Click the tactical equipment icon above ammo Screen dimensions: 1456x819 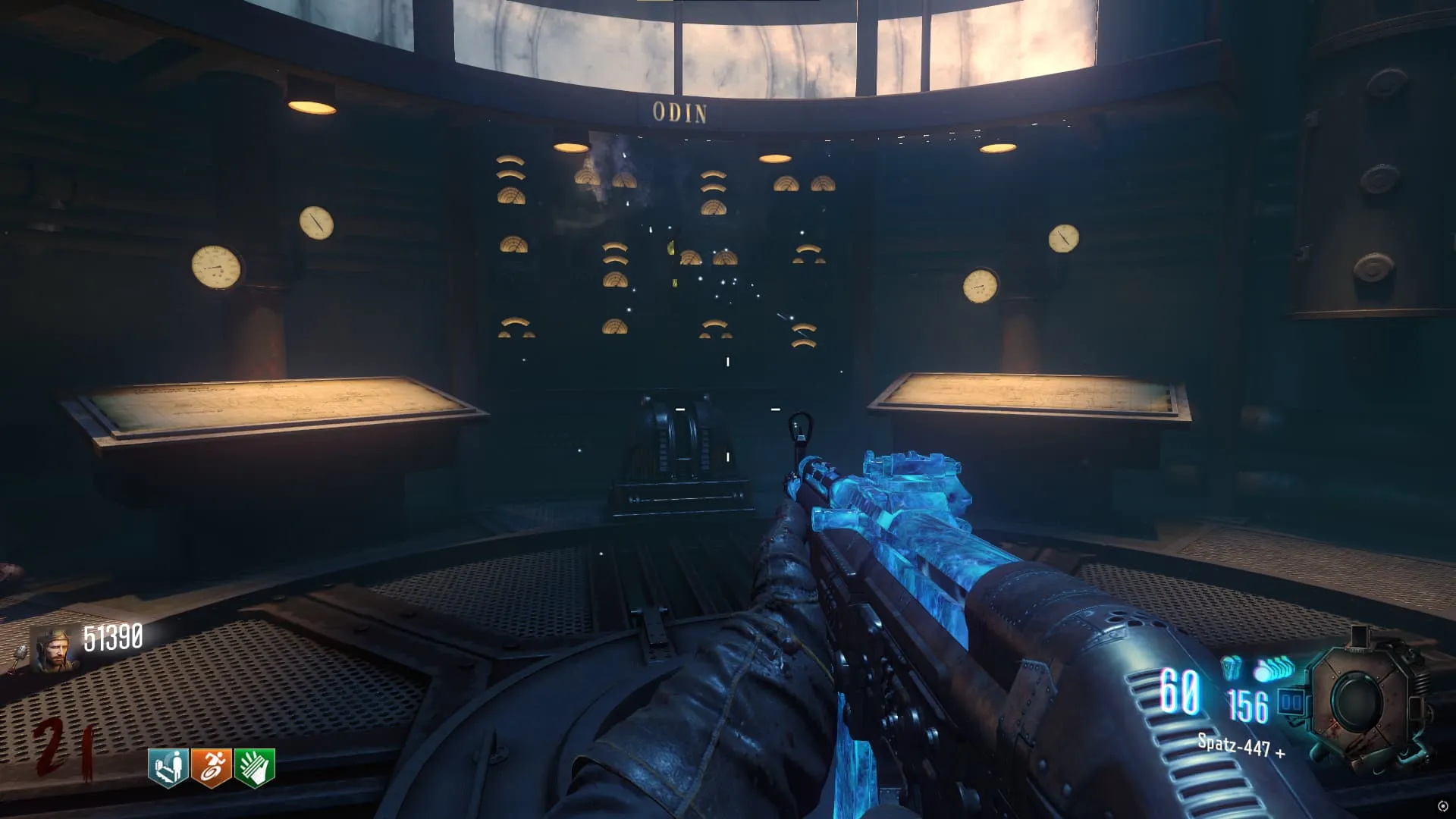coord(1232,667)
